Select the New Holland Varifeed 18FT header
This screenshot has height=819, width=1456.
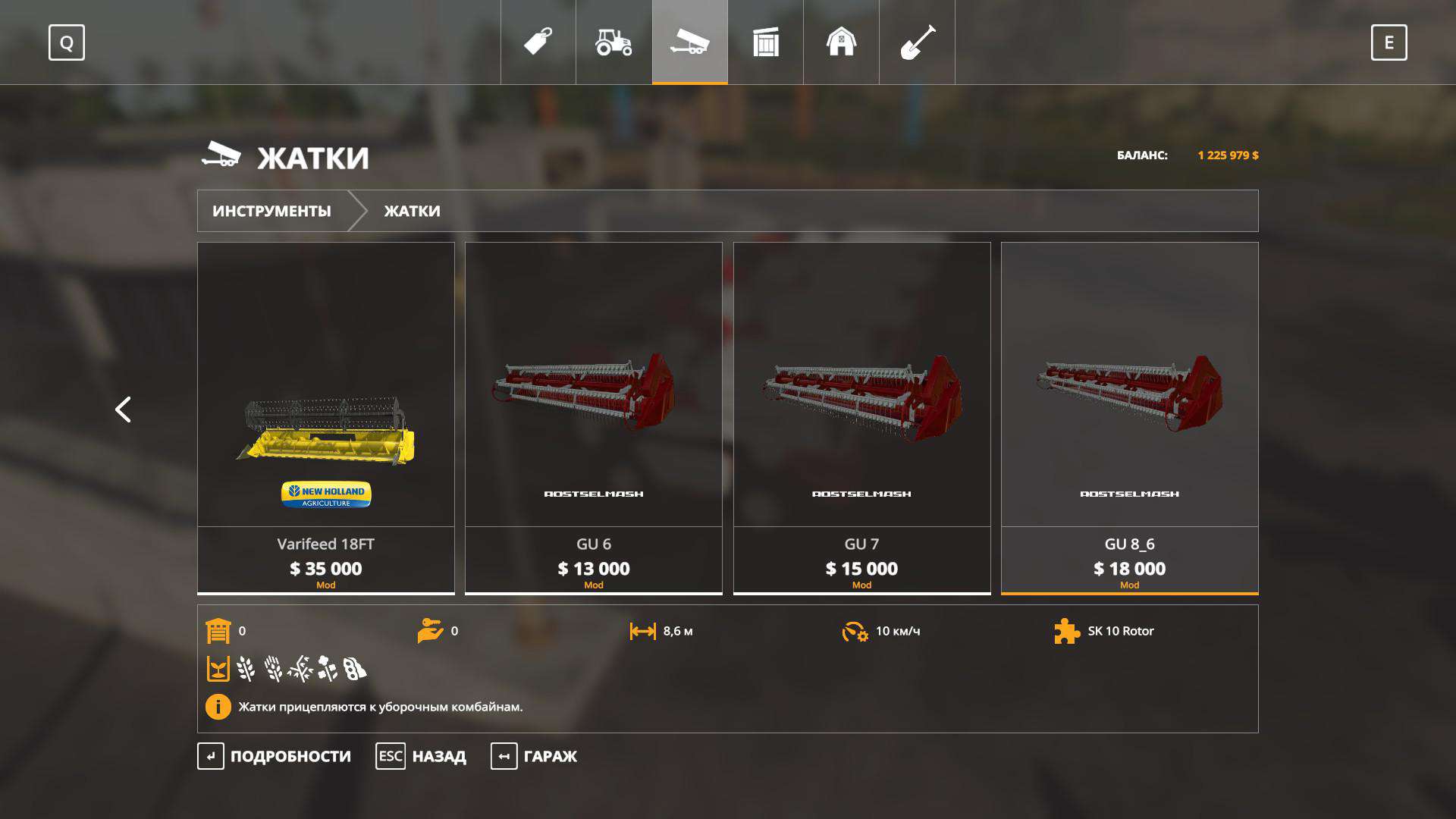(326, 417)
